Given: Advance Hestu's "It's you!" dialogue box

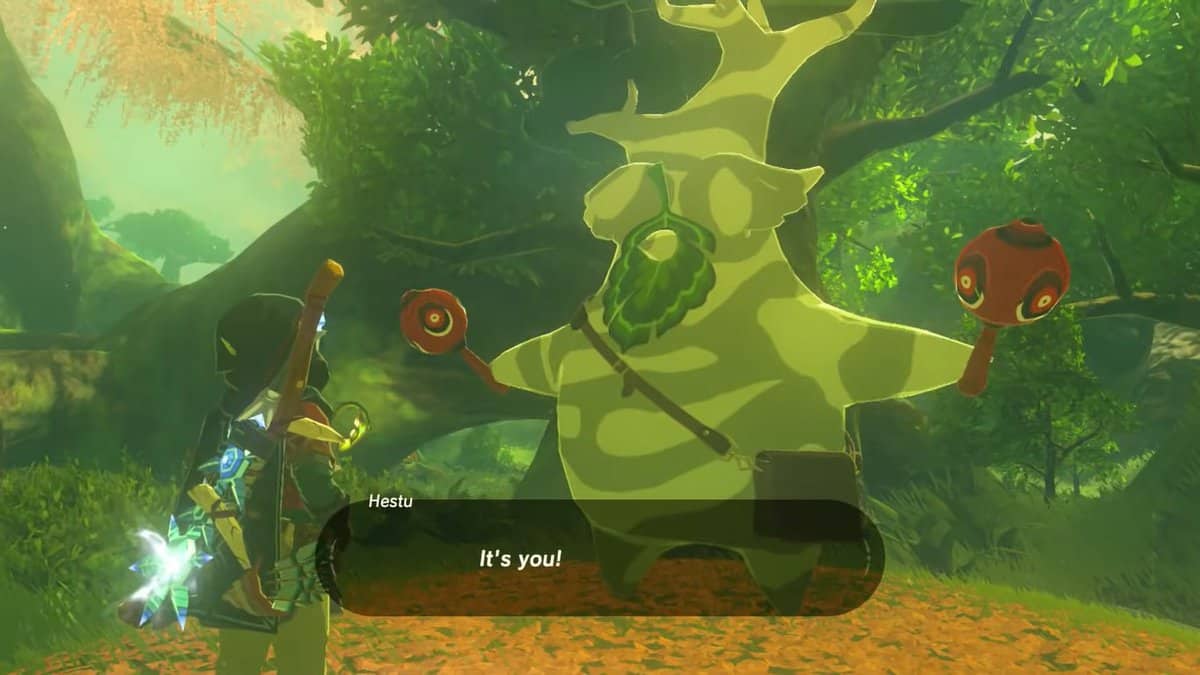Looking at the screenshot, I should pyautogui.click(x=600, y=558).
